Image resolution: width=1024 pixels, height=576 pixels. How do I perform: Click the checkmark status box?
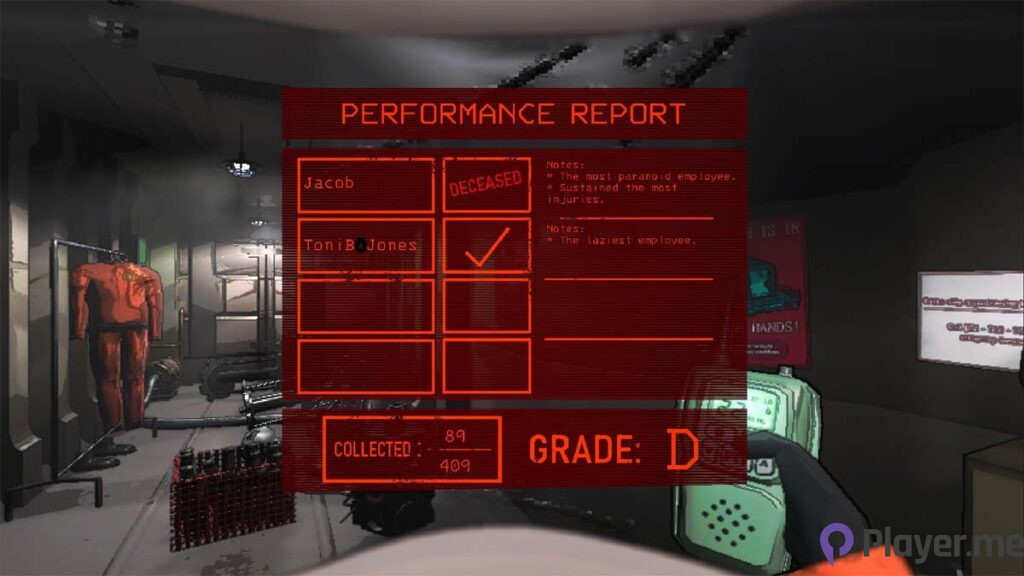[x=486, y=245]
